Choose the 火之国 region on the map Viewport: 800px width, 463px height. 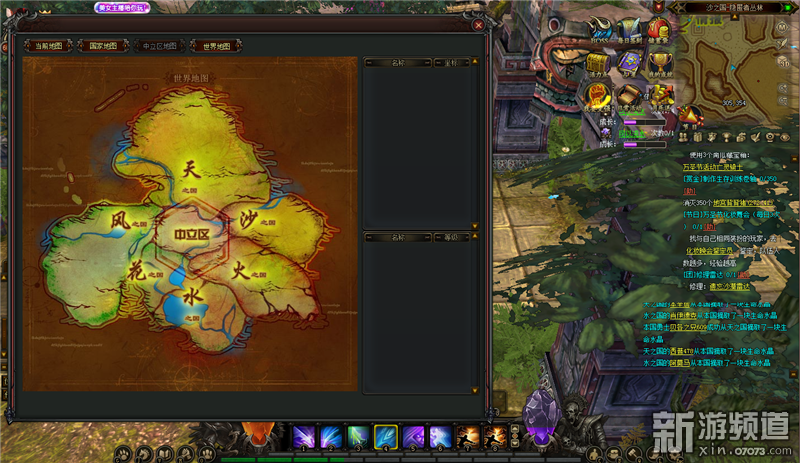[243, 270]
